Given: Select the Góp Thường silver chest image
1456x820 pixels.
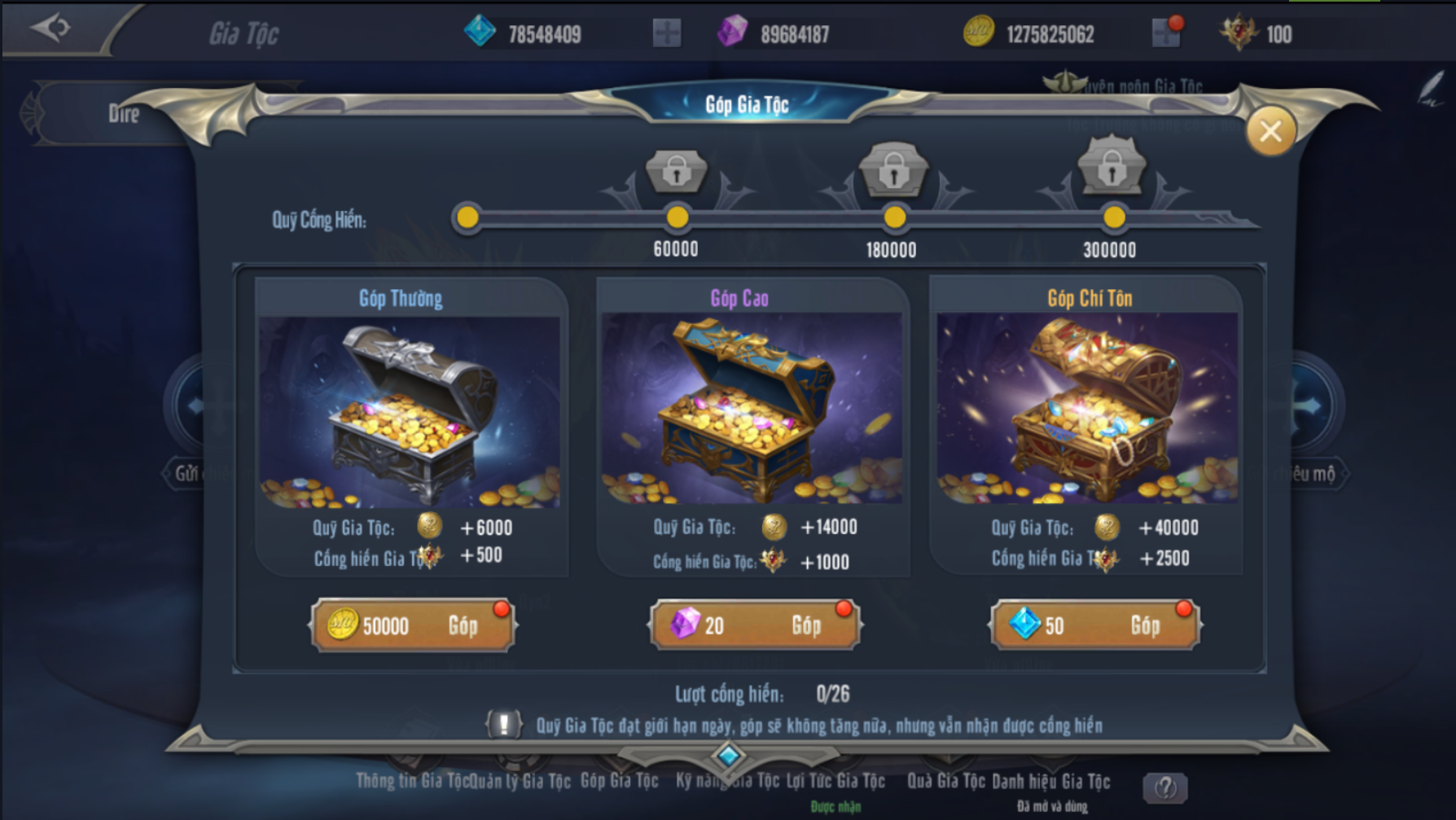Looking at the screenshot, I should point(410,411).
